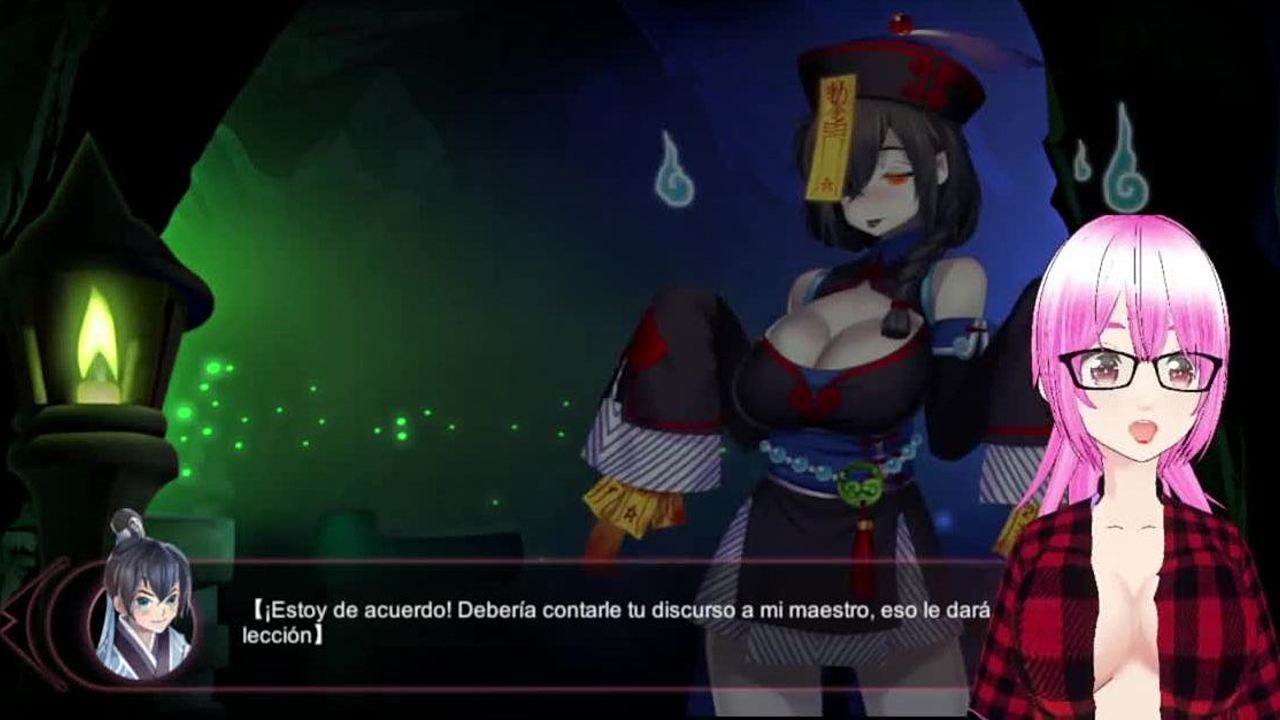1280x720 pixels.
Task: Advance the dialogue by clicking the text box
Action: point(600,624)
